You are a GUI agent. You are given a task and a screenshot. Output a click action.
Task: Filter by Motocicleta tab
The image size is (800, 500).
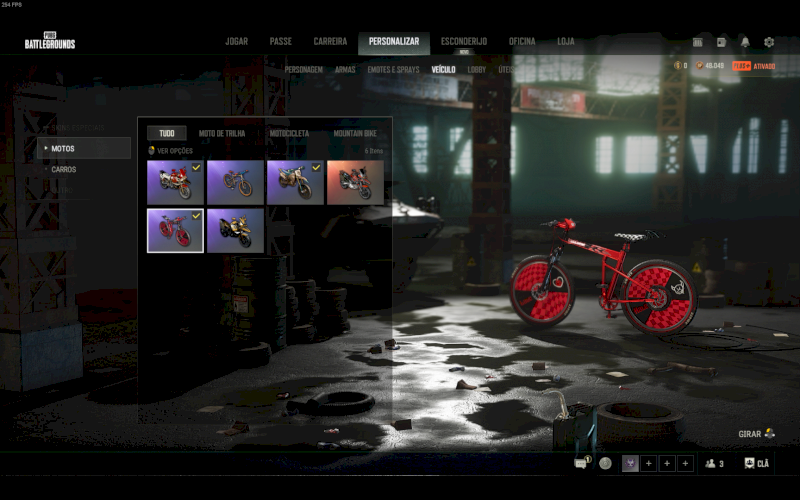click(x=289, y=133)
